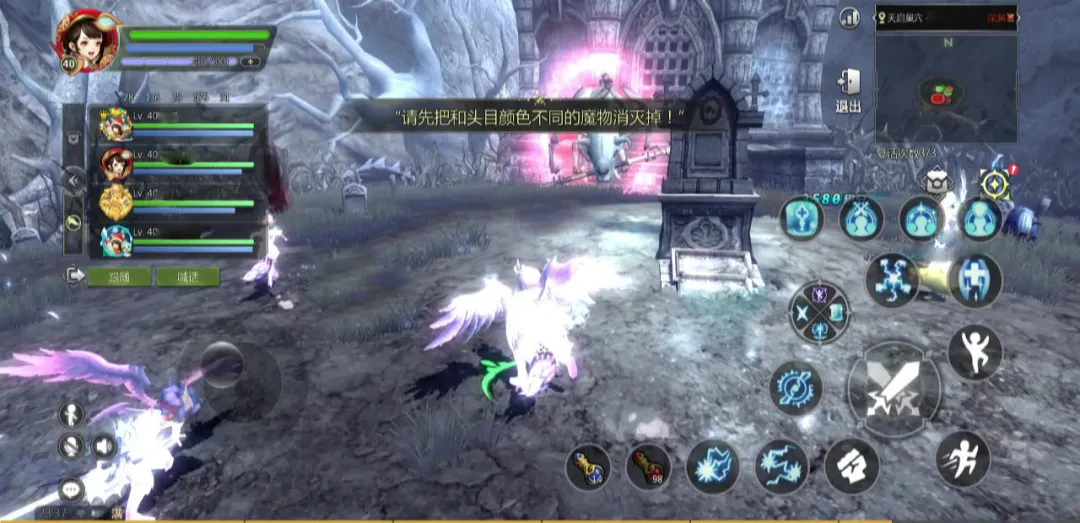The image size is (1080, 523).
Task: Tap the crossed swords basic attack button
Action: point(893,390)
